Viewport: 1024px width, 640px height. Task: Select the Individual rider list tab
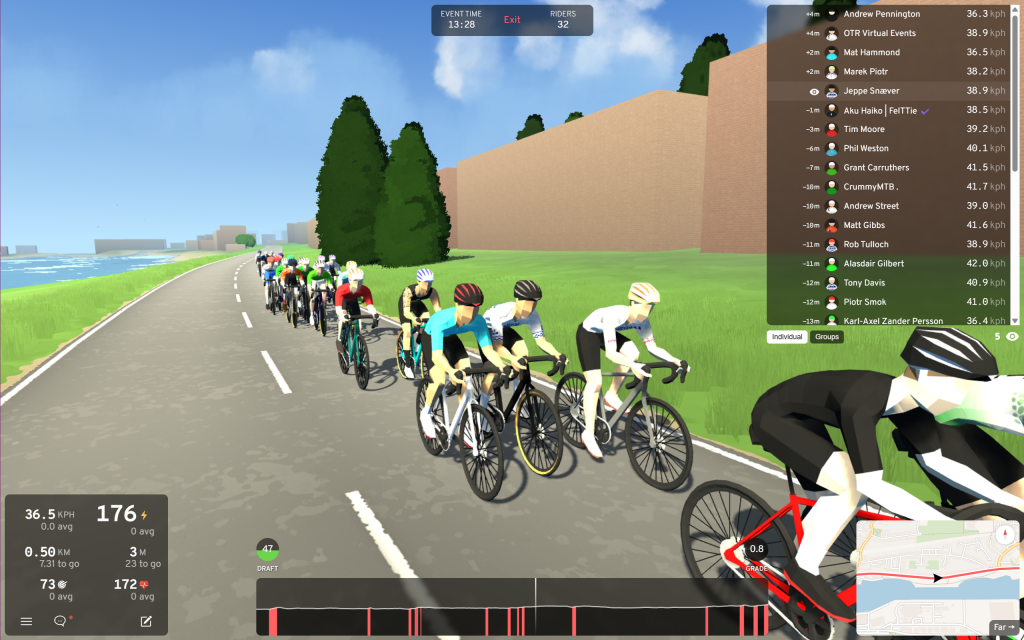pos(787,337)
